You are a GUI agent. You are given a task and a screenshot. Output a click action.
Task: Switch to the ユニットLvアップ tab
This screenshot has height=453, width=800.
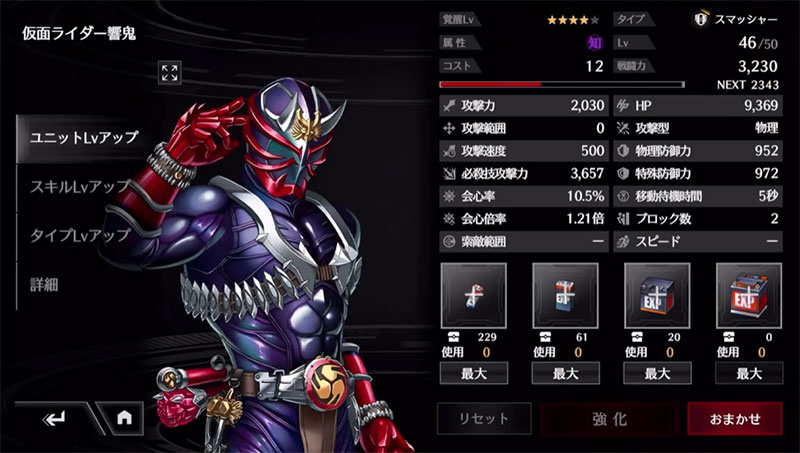84,138
